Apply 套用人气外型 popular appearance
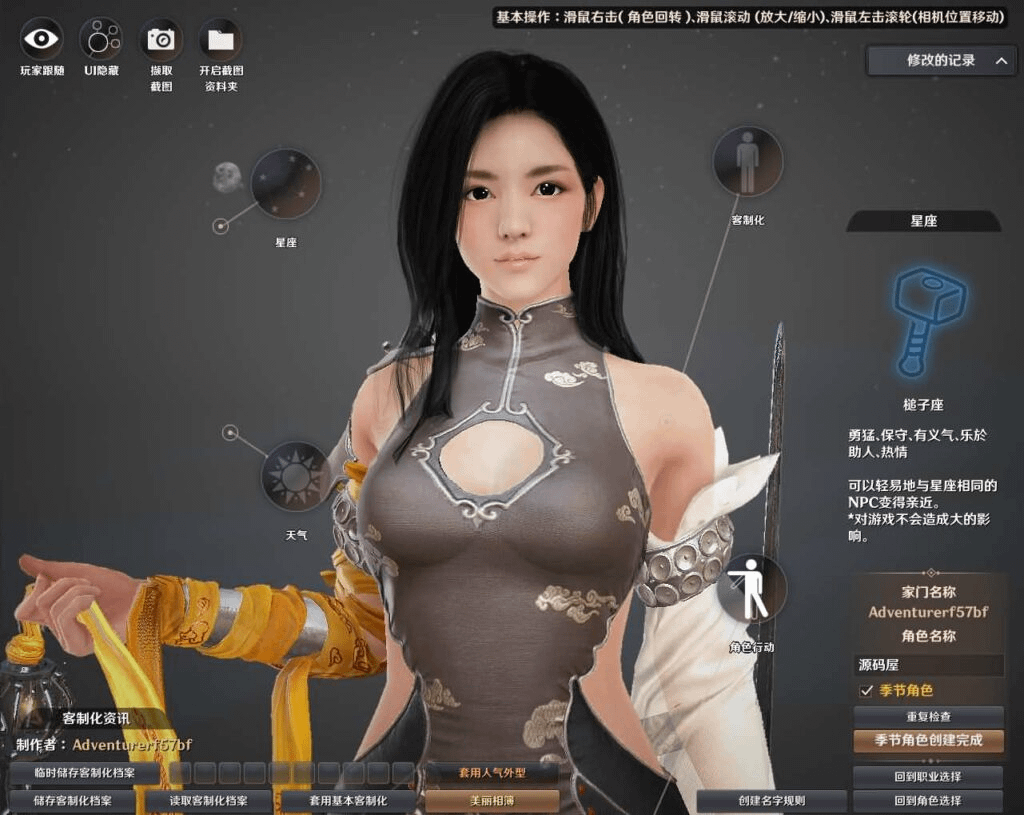 [x=492, y=773]
